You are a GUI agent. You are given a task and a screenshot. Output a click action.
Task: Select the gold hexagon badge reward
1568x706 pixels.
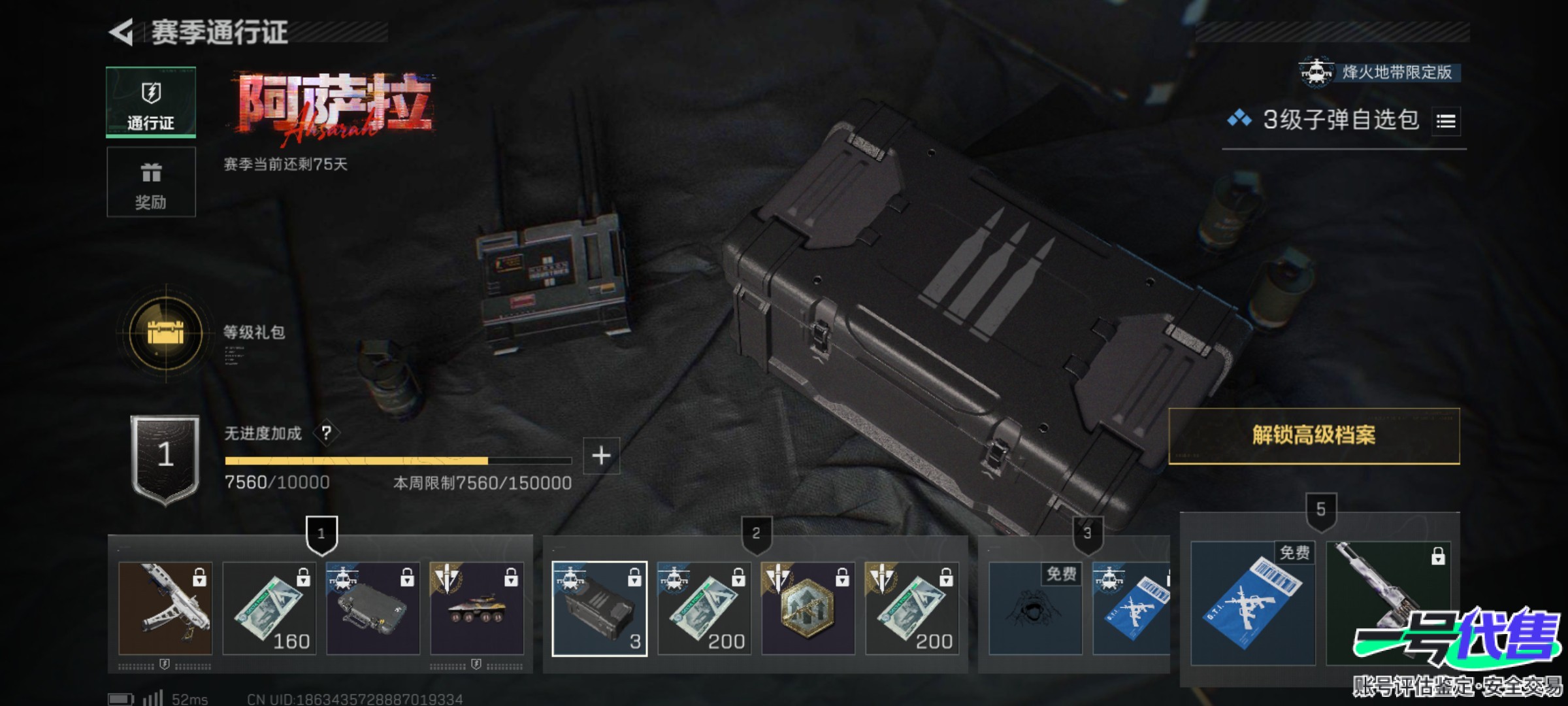808,609
